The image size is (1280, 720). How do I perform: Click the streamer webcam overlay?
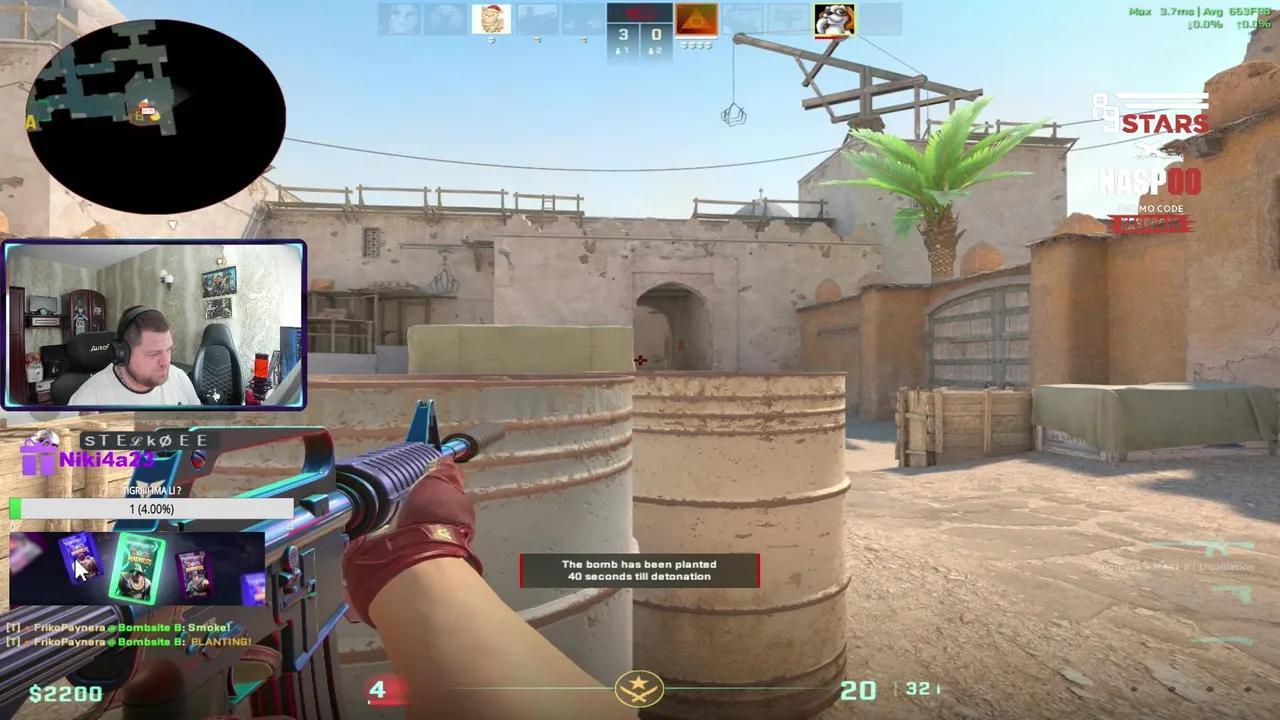[x=155, y=323]
